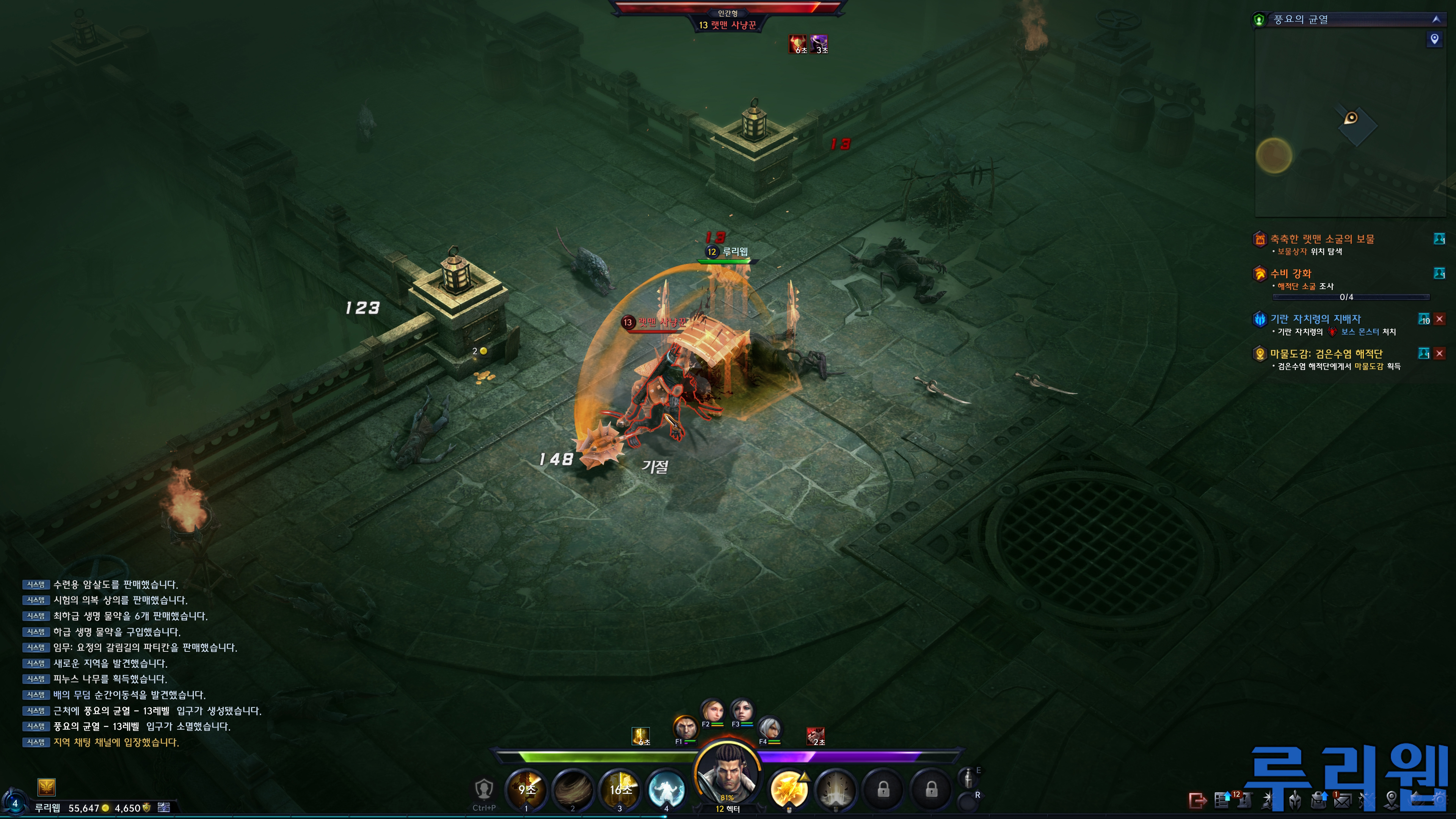This screenshot has width=1456, height=819.
Task: Choose the F3 dark-haired hero portrait
Action: pyautogui.click(x=742, y=711)
